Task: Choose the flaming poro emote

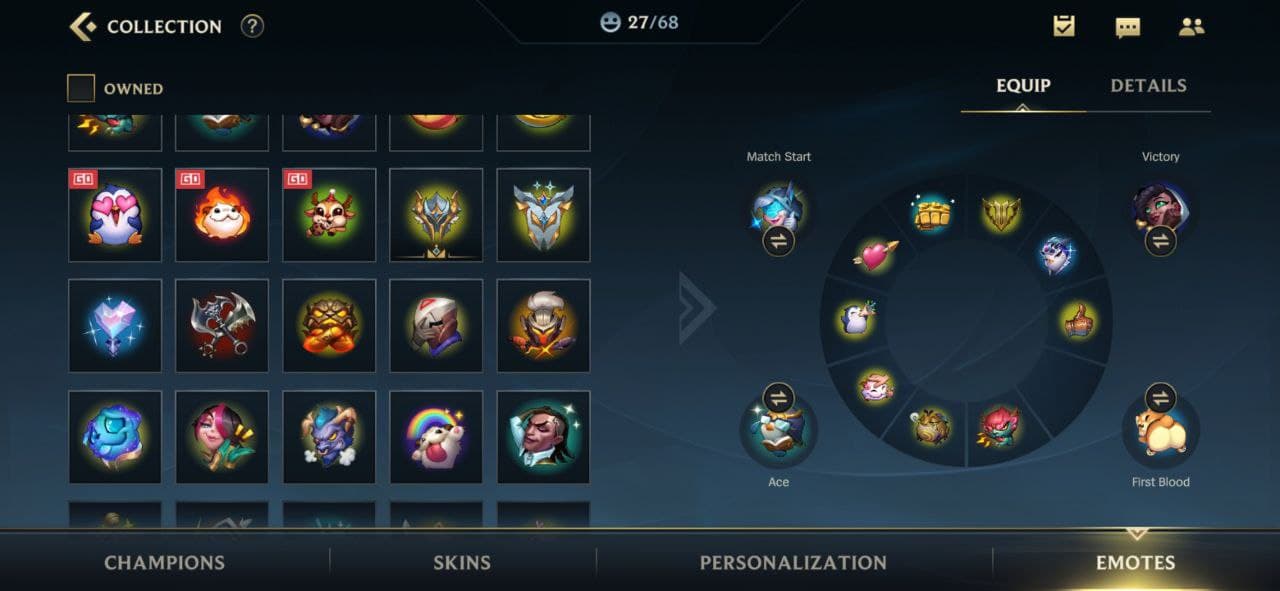Action: point(222,215)
